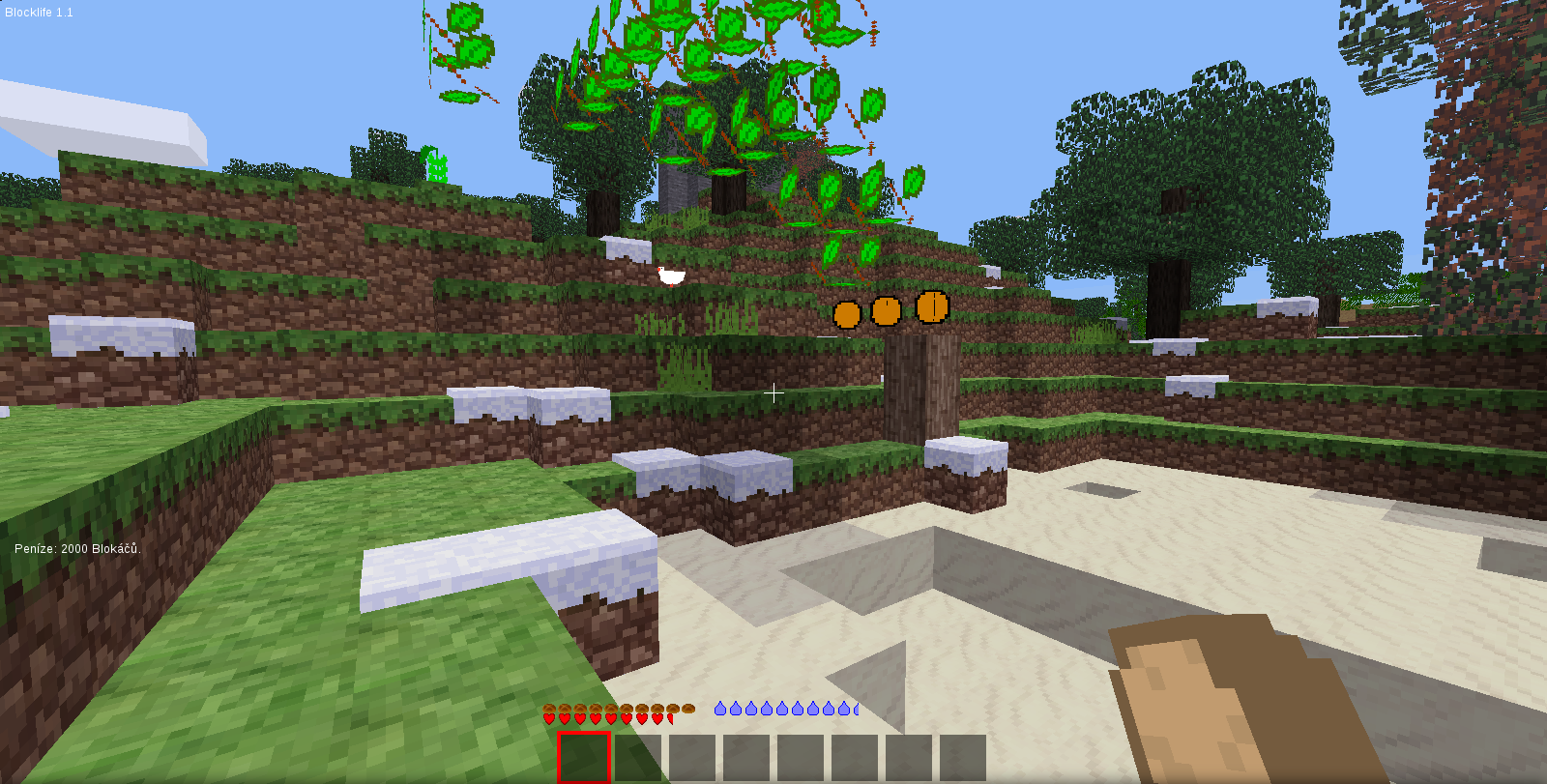Click the first heart in the health bar
Image resolution: width=1547 pixels, height=784 pixels.
click(551, 718)
